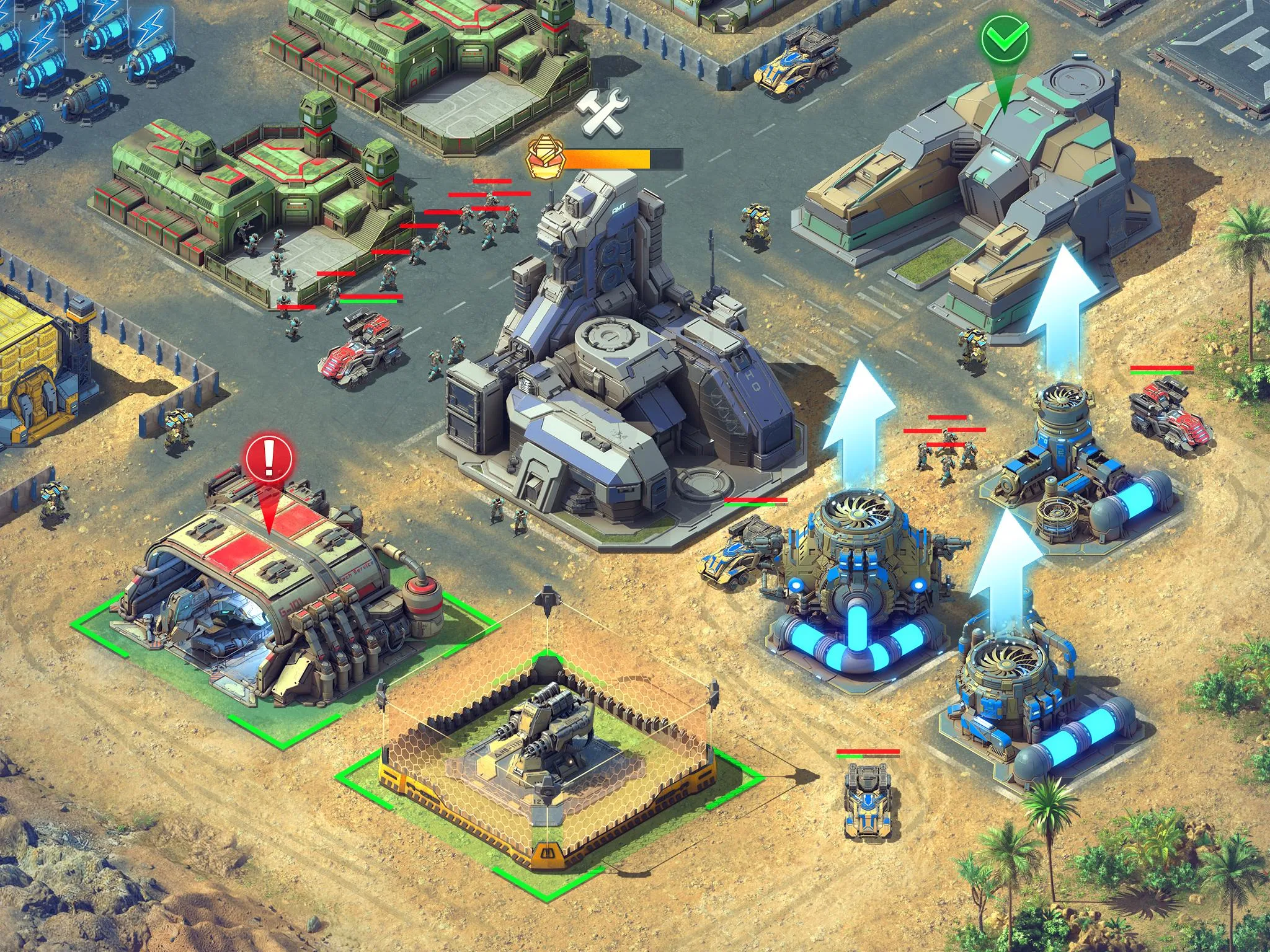The image size is (1270, 952).
Task: Tap the upgrade arrow above the largest generator
Action: (x=859, y=423)
